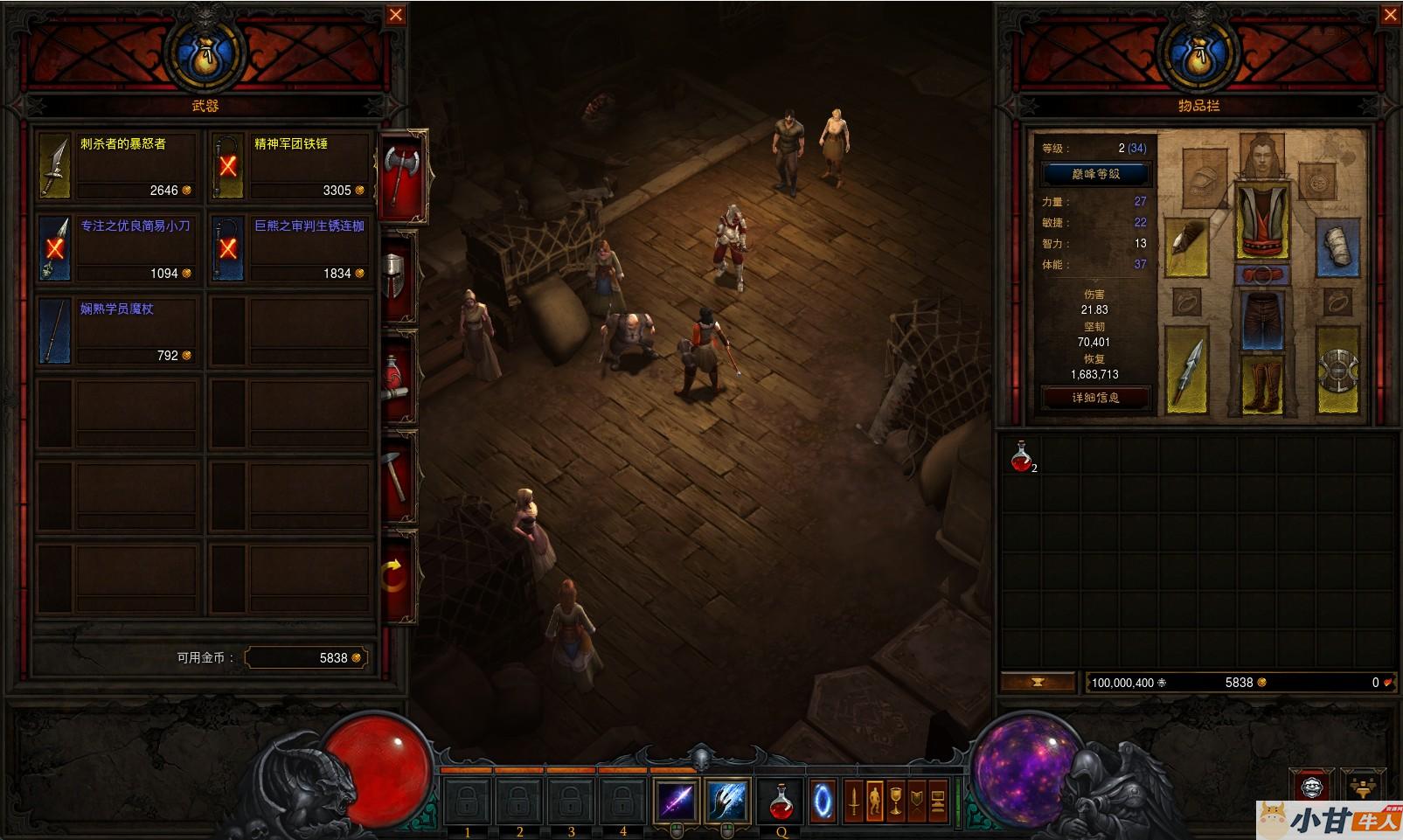This screenshot has width=1403, height=840.
Task: Select the 巨熊之审判生锈连枷 flail listing
Action: (x=291, y=248)
